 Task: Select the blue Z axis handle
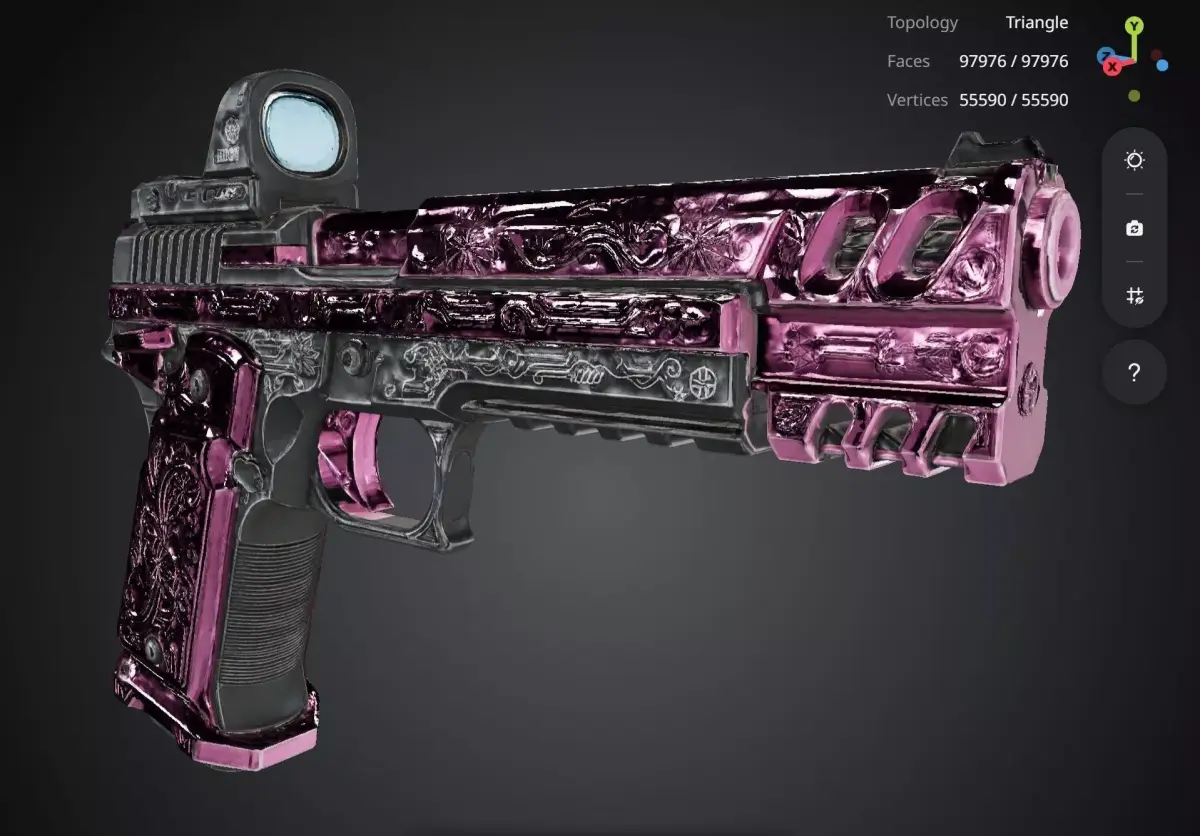click(x=1105, y=55)
